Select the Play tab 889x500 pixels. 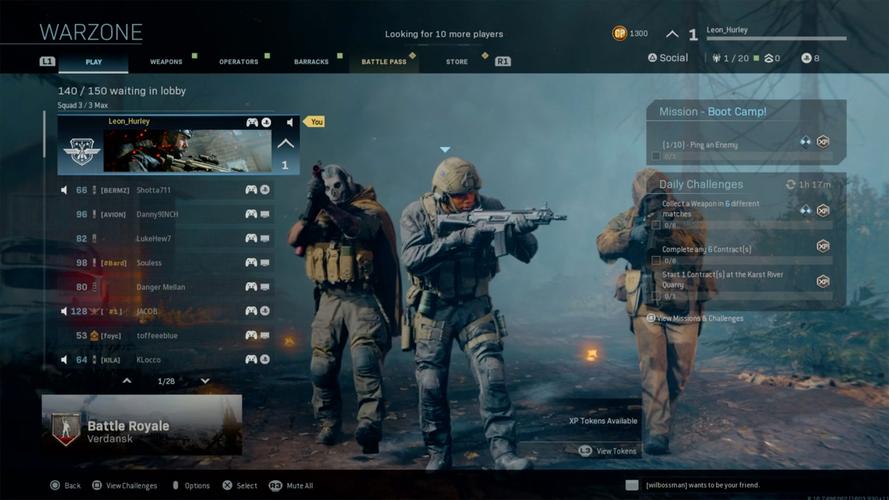click(93, 62)
